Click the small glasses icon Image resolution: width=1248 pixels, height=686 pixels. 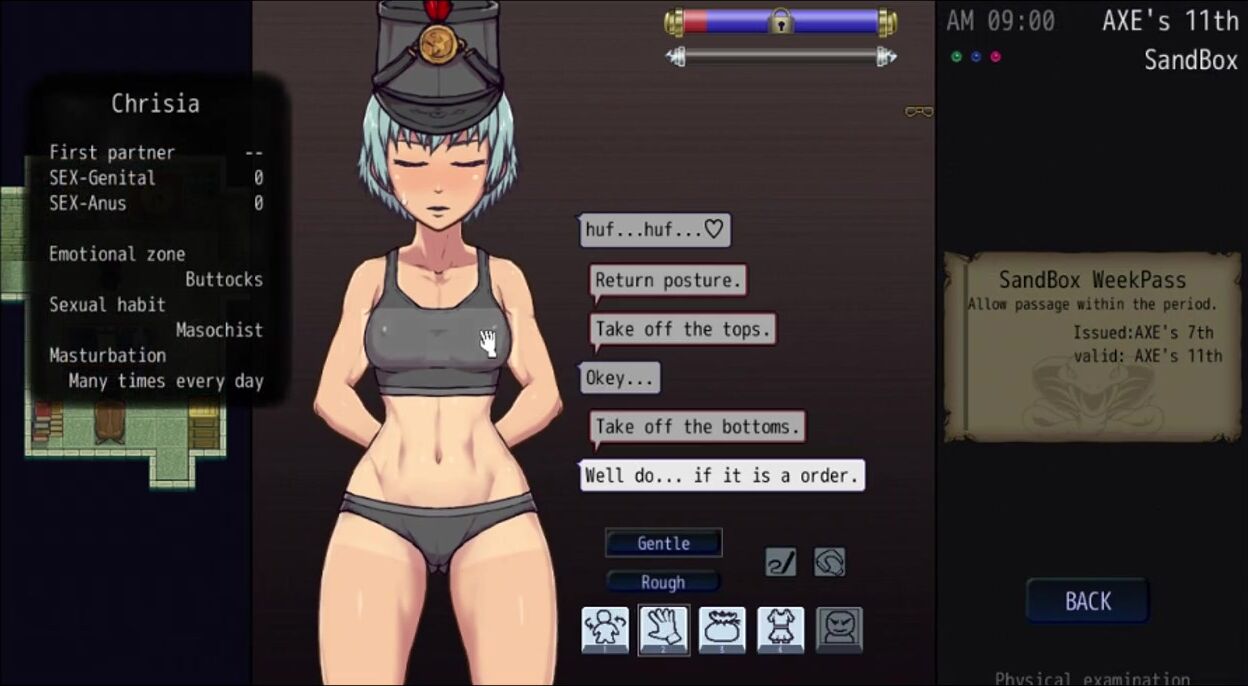pos(918,112)
